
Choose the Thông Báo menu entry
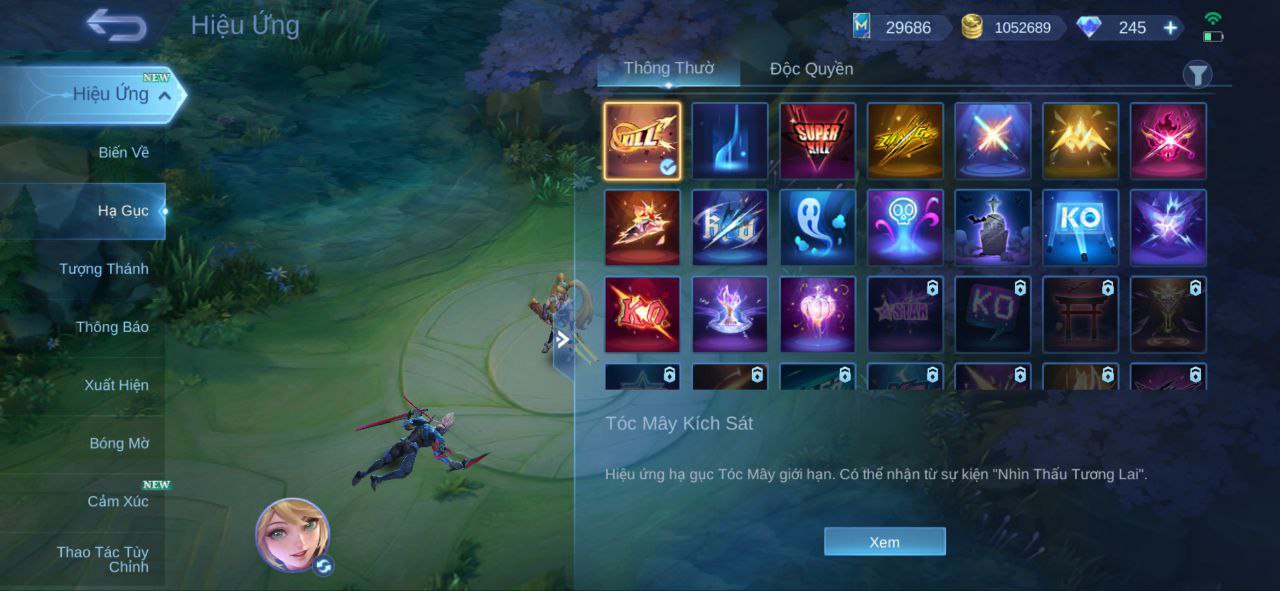(112, 326)
